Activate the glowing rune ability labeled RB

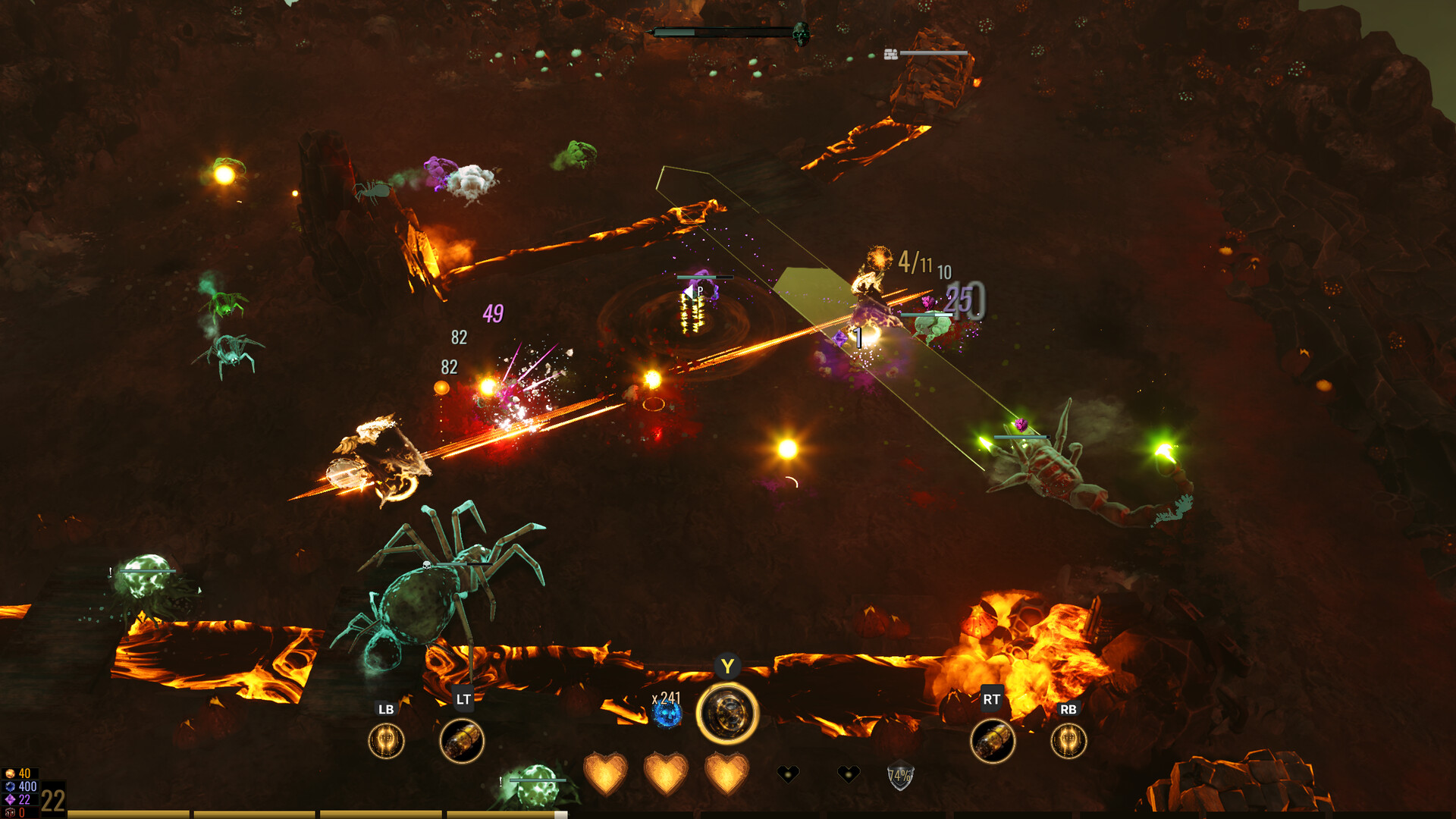coord(1068,741)
